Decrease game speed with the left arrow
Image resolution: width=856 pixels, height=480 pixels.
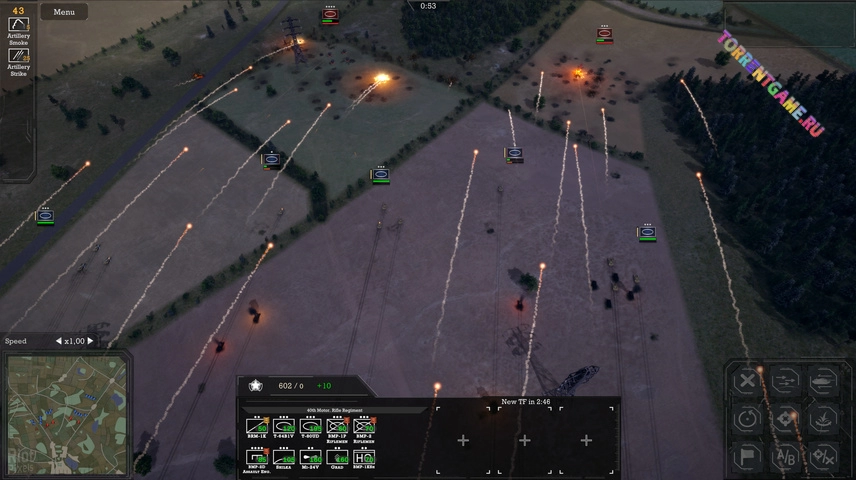tap(58, 341)
